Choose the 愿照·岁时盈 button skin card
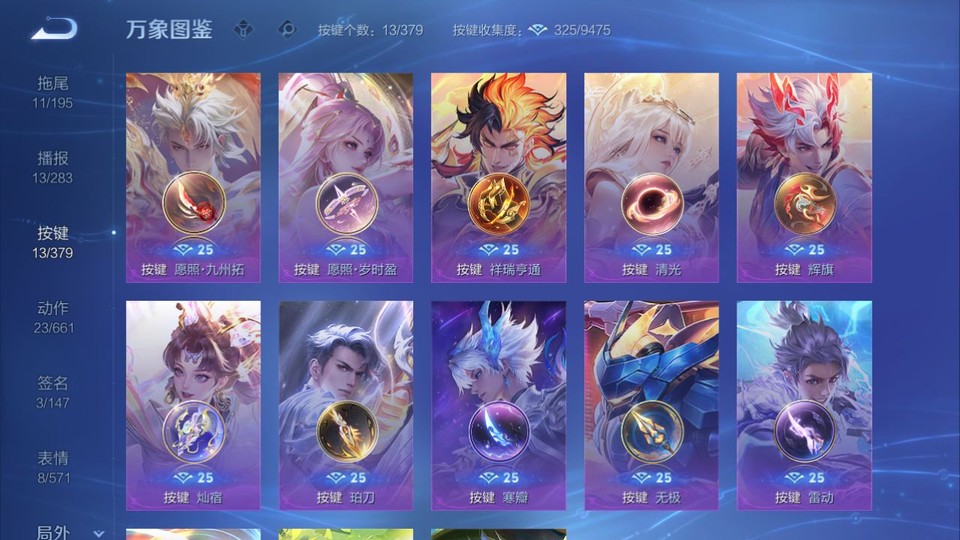The width and height of the screenshot is (960, 540). click(346, 177)
